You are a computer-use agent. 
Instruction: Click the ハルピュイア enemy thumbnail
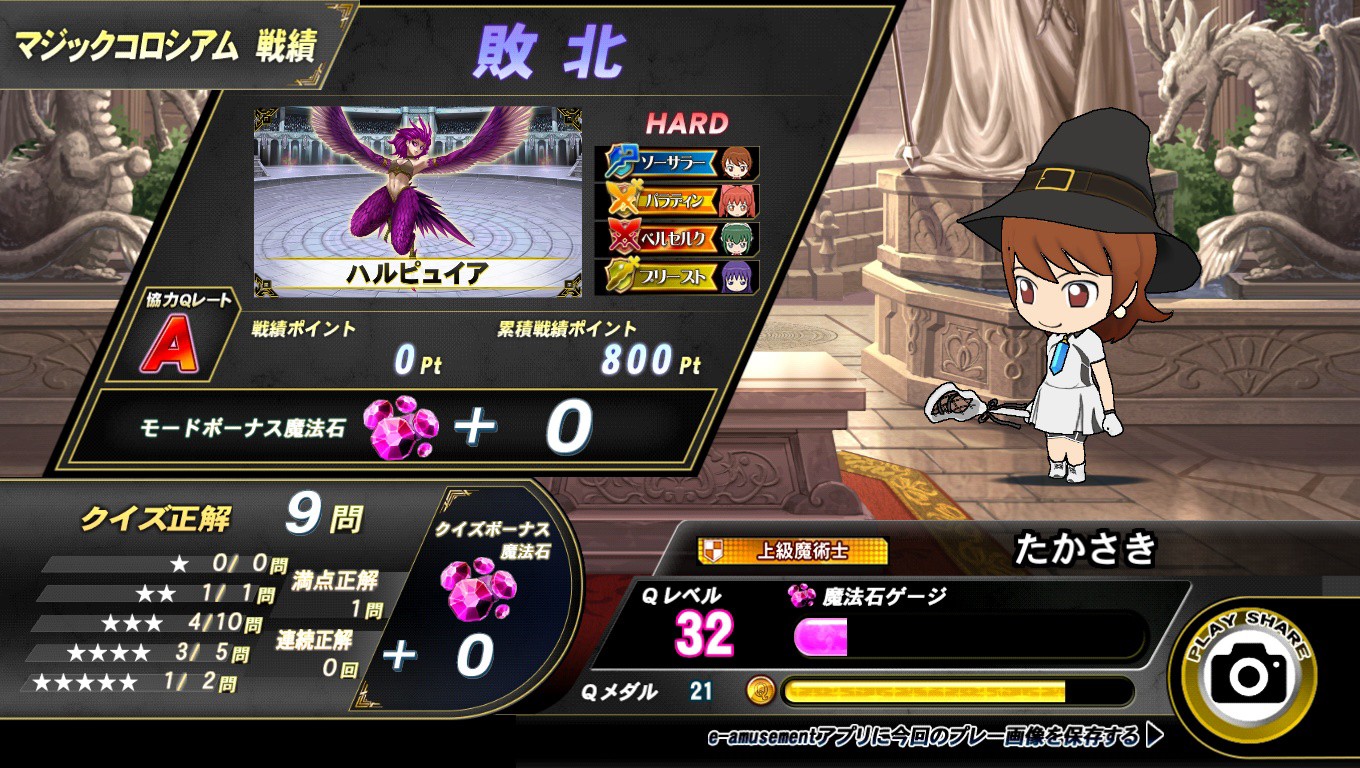(x=417, y=200)
